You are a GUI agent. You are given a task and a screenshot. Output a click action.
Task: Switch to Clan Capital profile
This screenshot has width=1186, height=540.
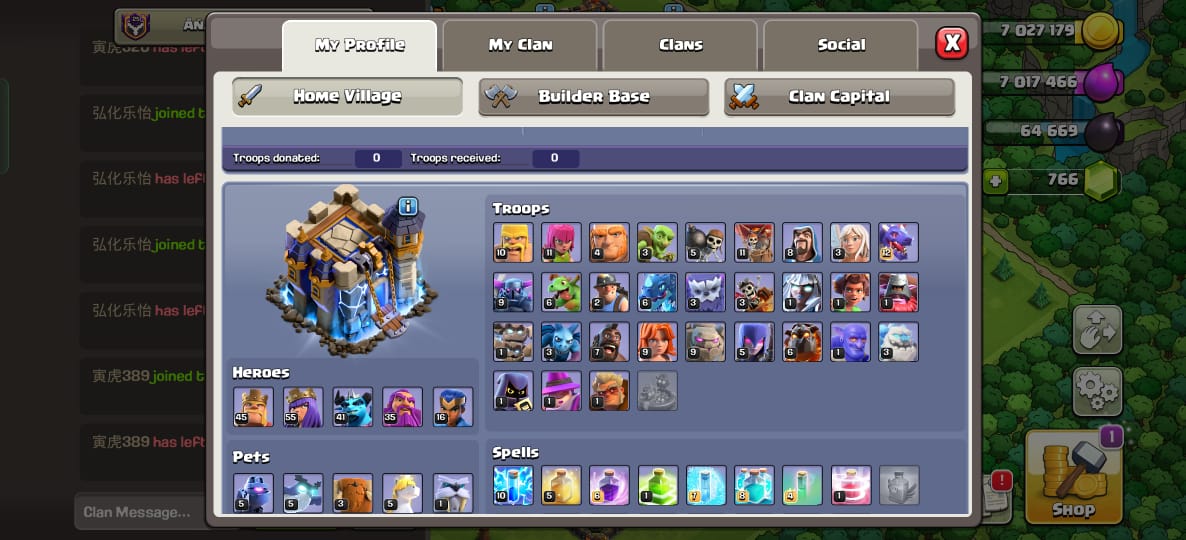click(x=839, y=97)
